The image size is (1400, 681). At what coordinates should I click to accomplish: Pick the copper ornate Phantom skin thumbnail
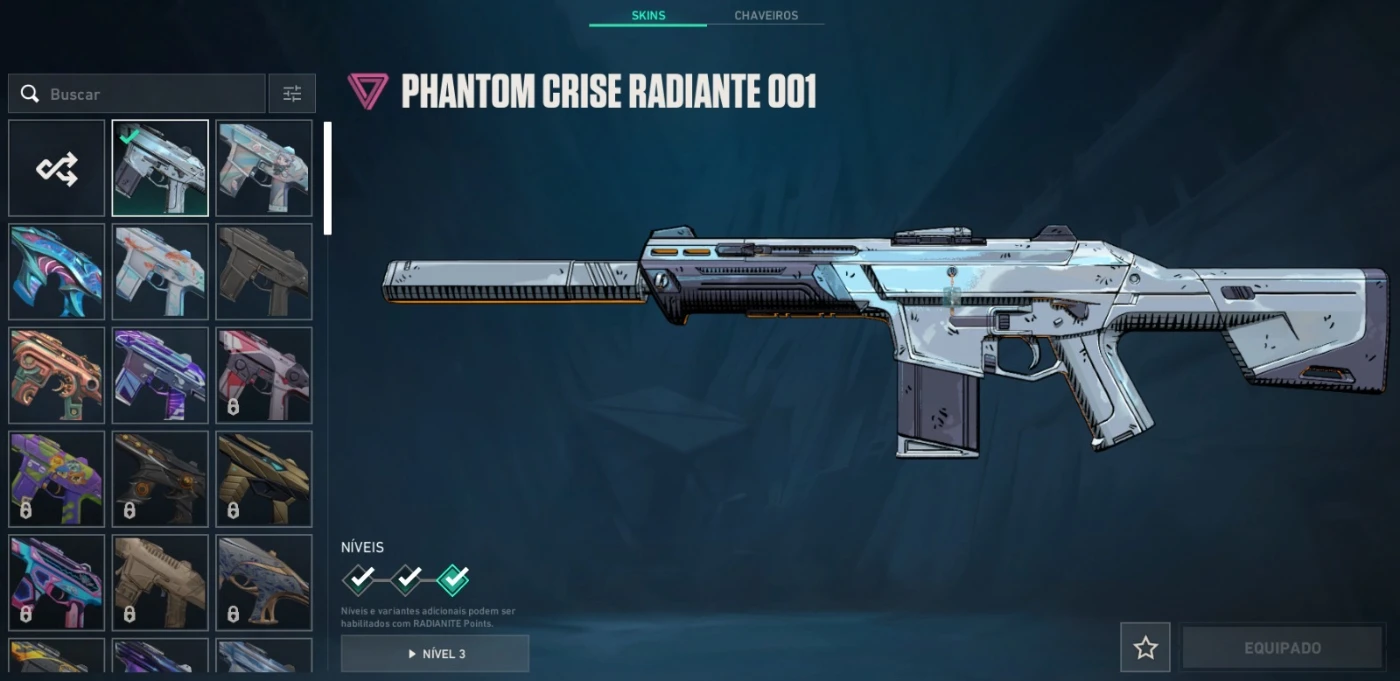(57, 375)
